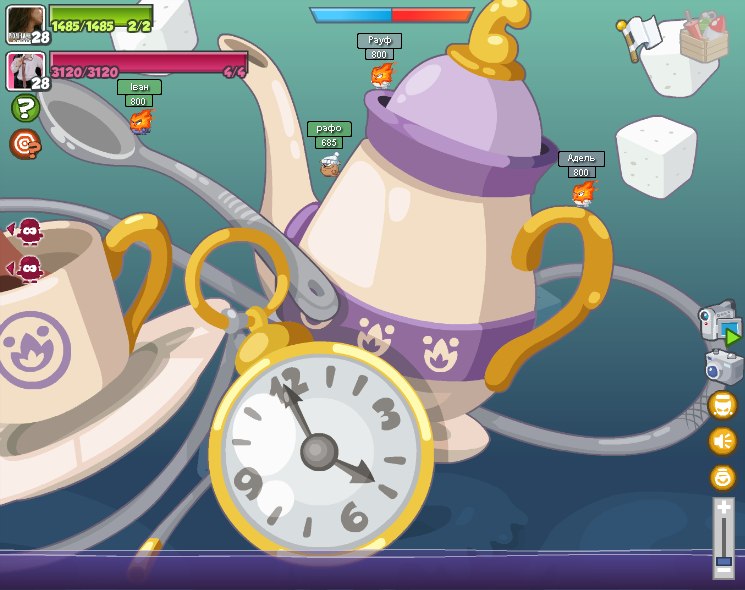Click the lowest round orange button
Viewport: 745px width, 590px height.
722,477
